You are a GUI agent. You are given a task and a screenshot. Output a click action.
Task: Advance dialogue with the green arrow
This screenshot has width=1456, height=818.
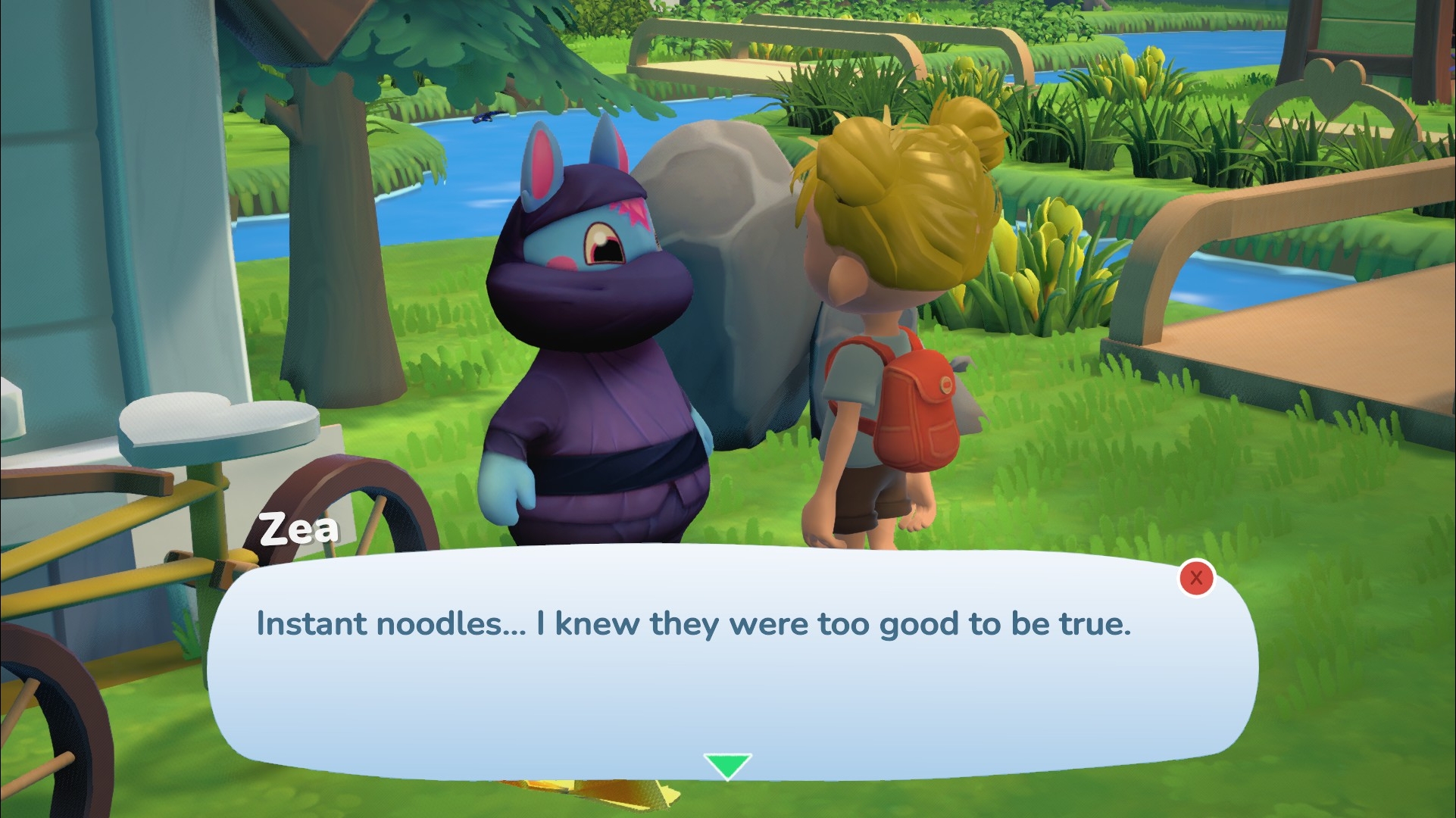(x=727, y=765)
